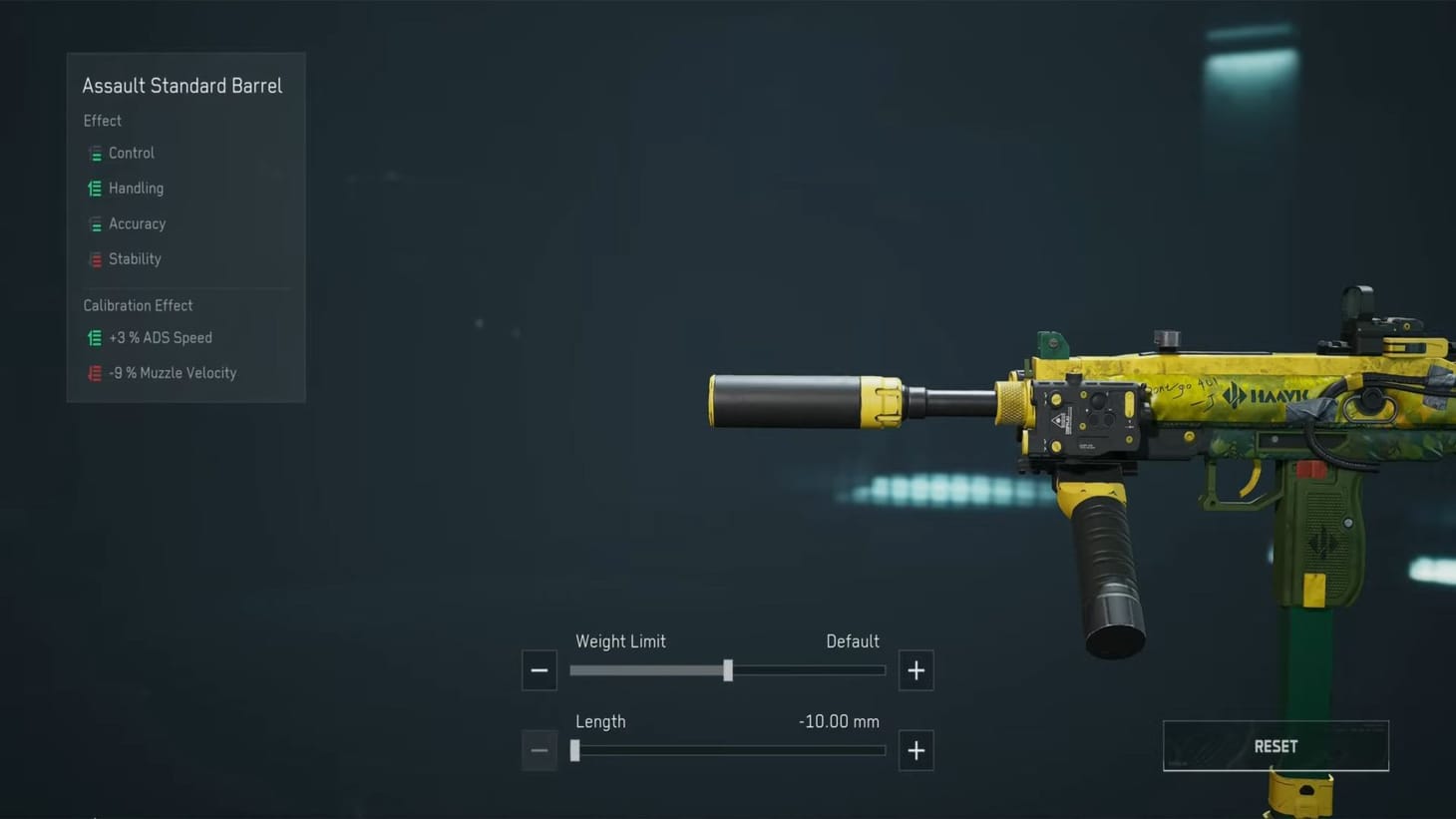
Task: Click the Length slider handle
Action: click(x=574, y=750)
